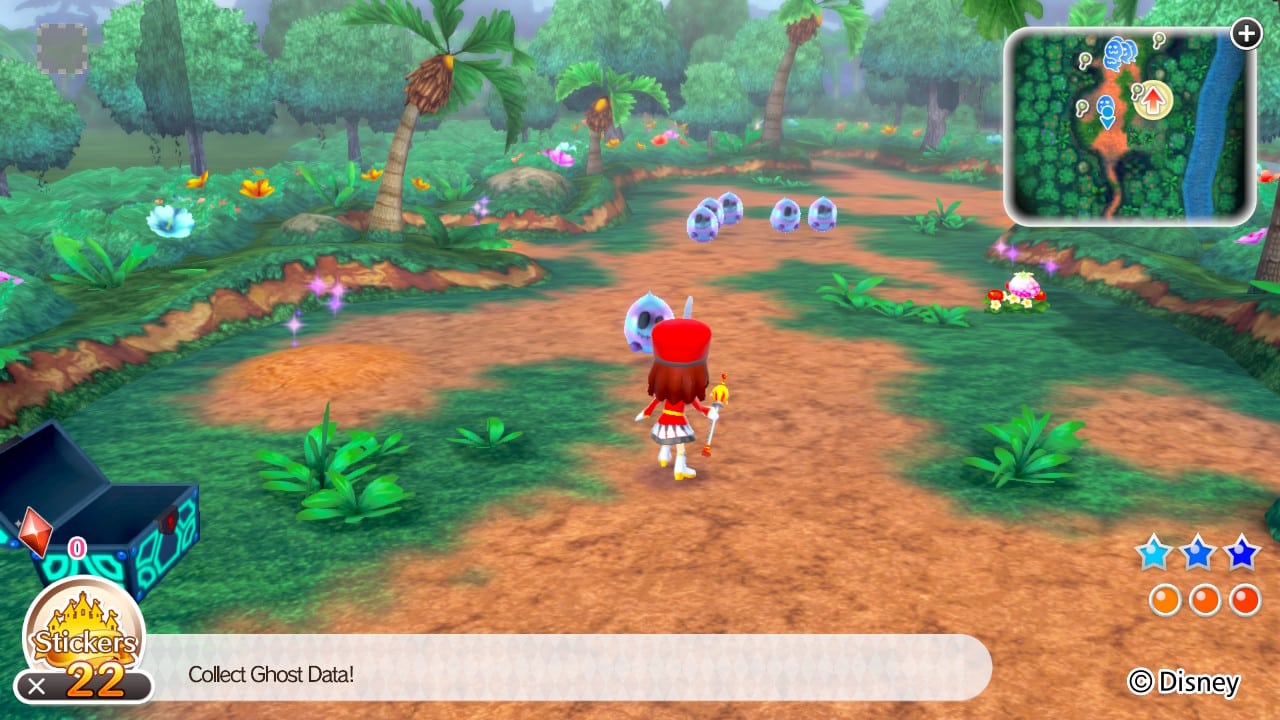Click the rightmost red orb indicator
The image size is (1280, 720).
pyautogui.click(x=1242, y=599)
